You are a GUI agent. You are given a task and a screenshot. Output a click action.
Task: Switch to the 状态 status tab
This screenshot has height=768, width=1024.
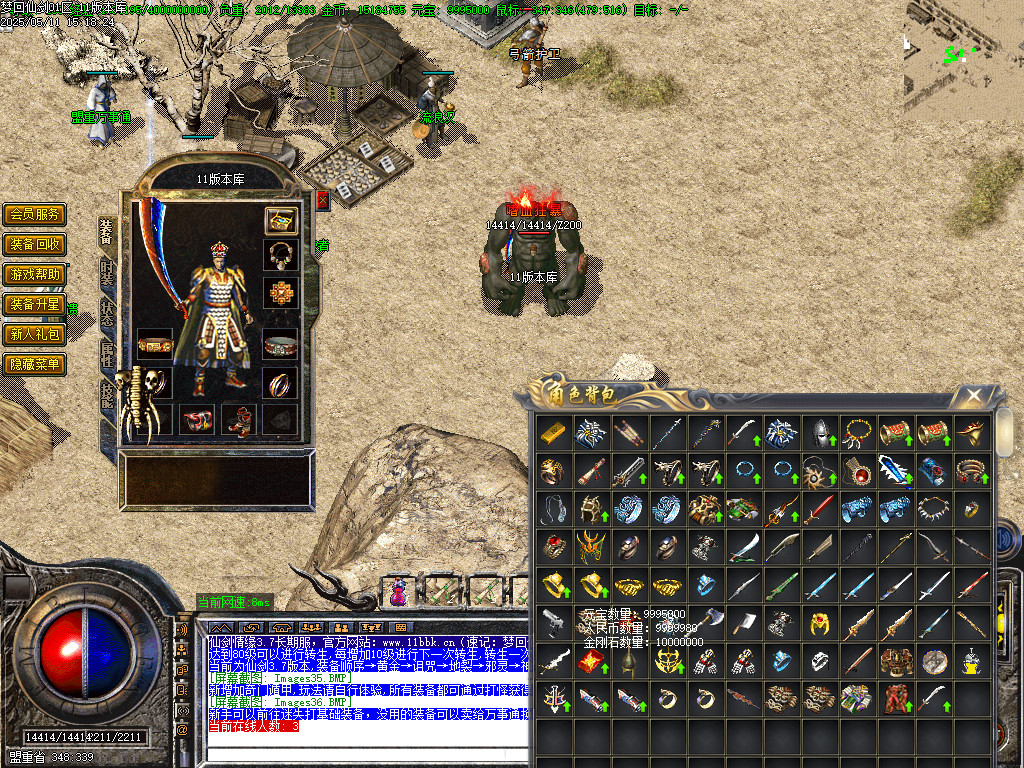pyautogui.click(x=107, y=313)
